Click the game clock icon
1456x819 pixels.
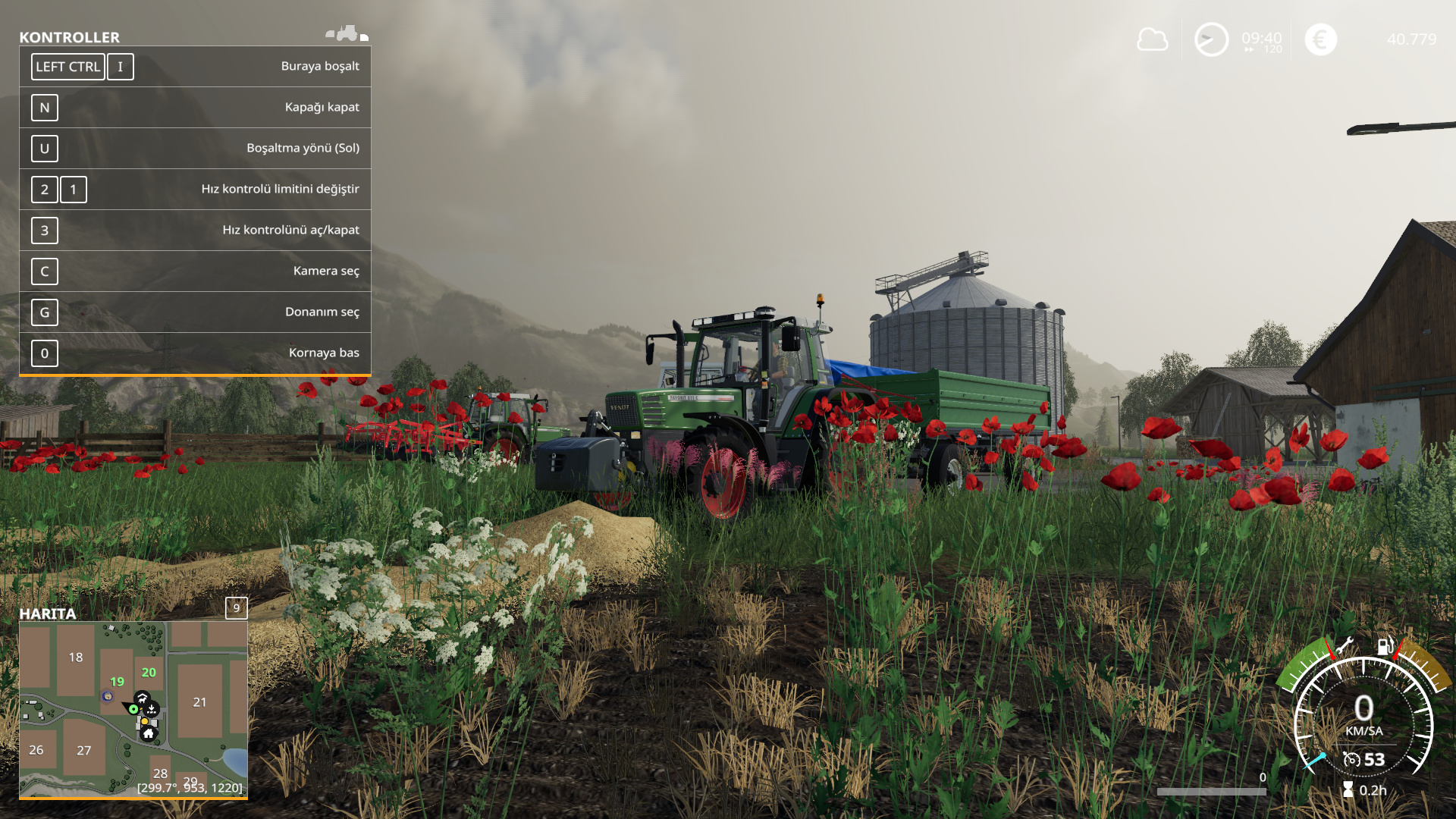pyautogui.click(x=1211, y=39)
